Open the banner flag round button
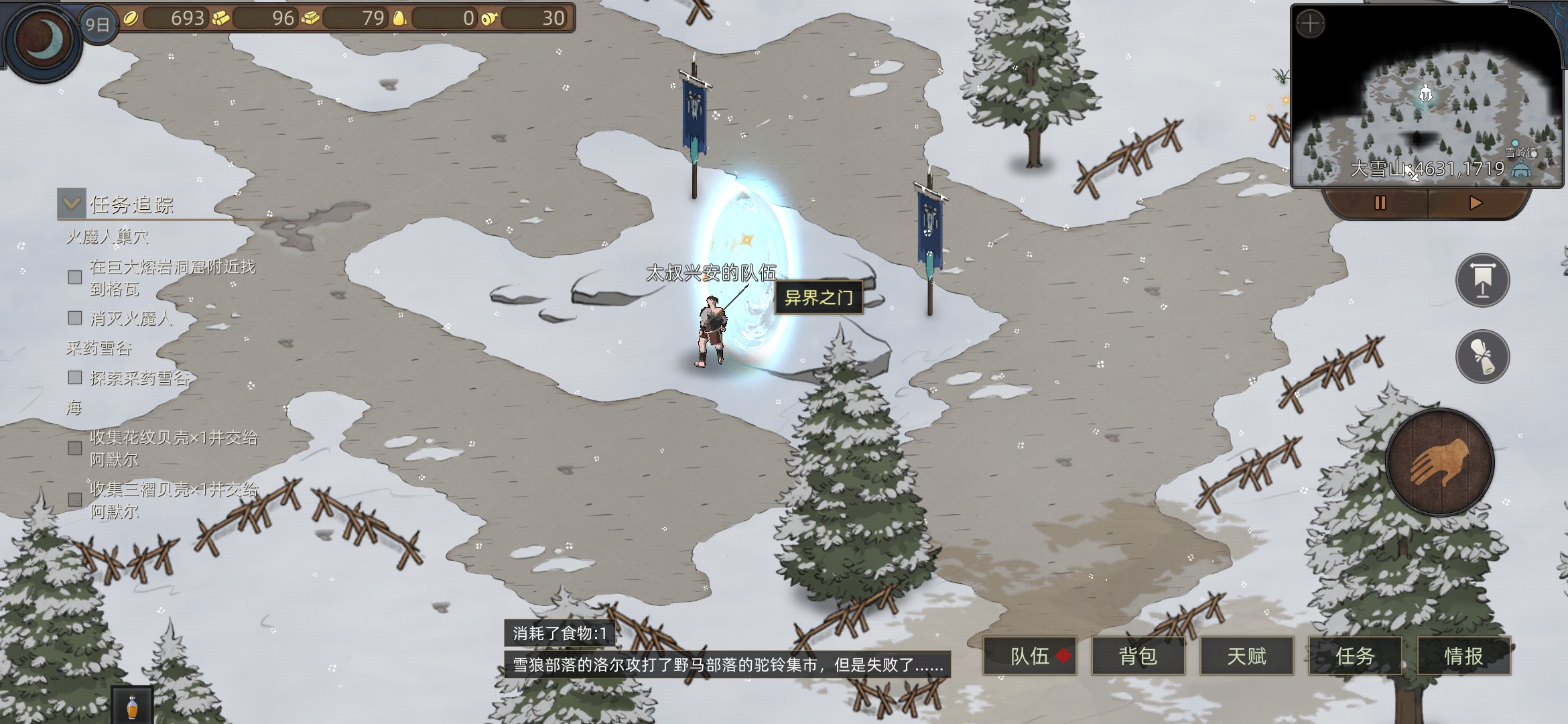Screen dimensions: 1568x724 pos(1482,280)
